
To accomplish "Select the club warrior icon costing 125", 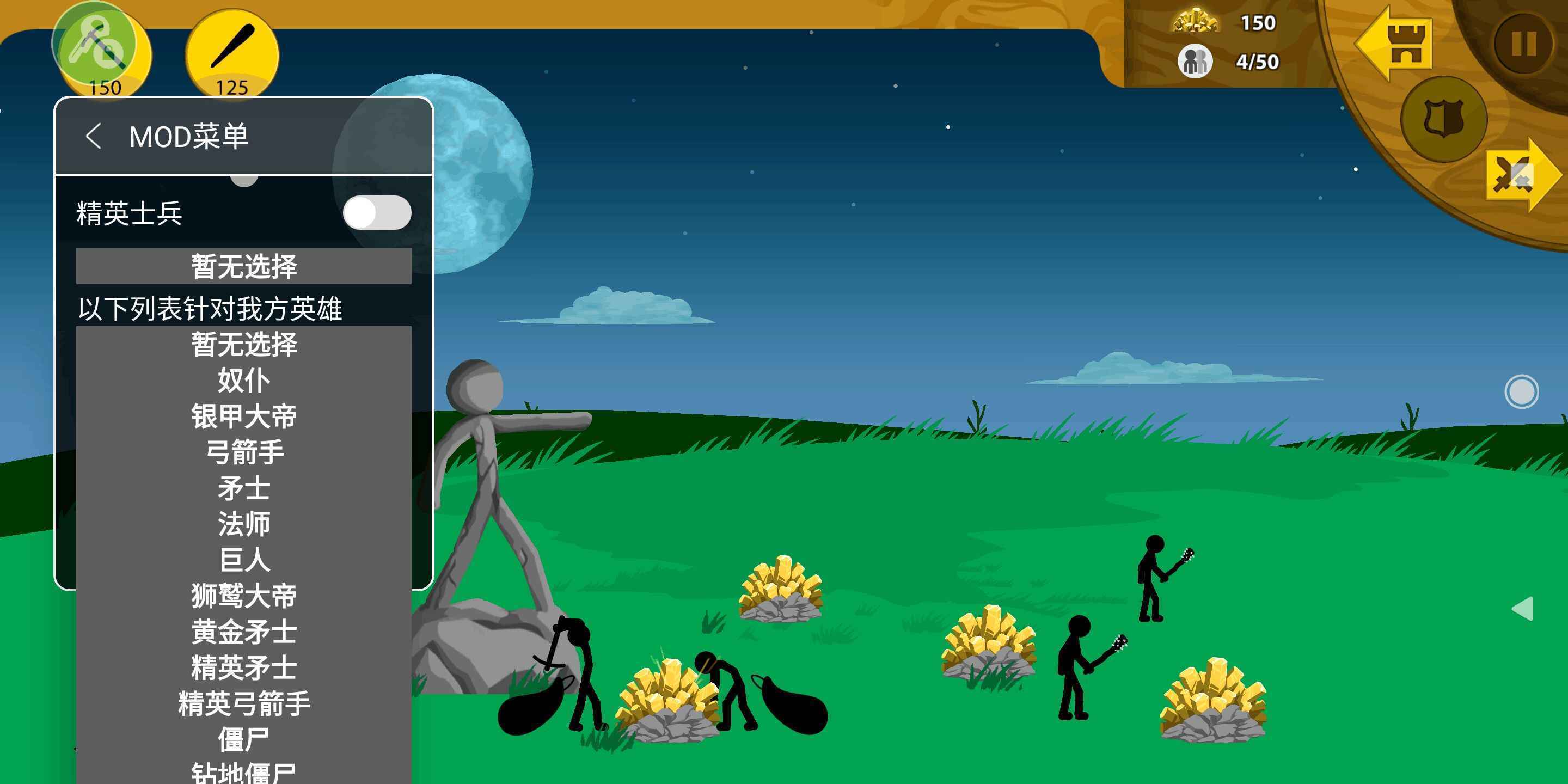I will click(231, 53).
